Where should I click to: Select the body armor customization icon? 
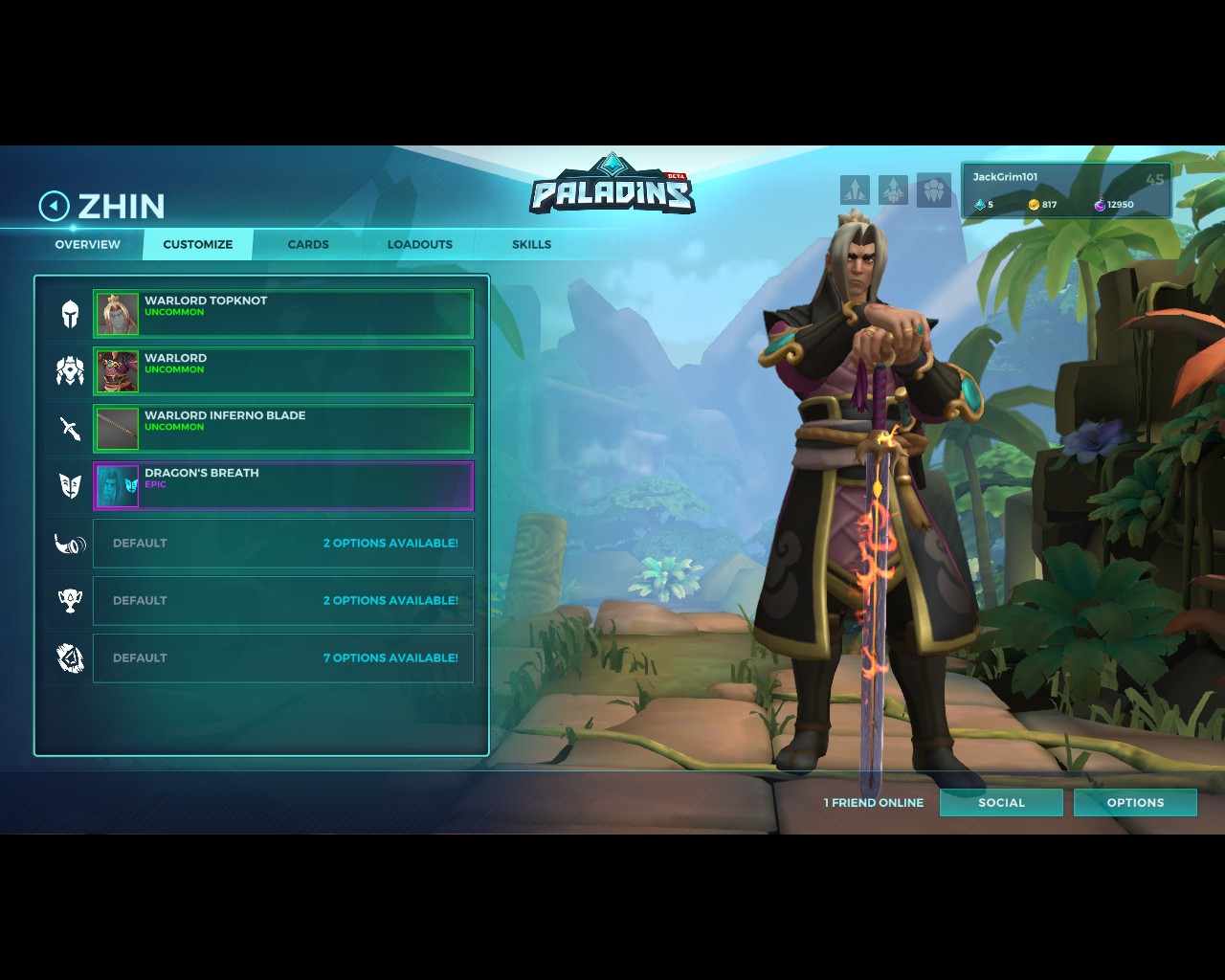68,371
